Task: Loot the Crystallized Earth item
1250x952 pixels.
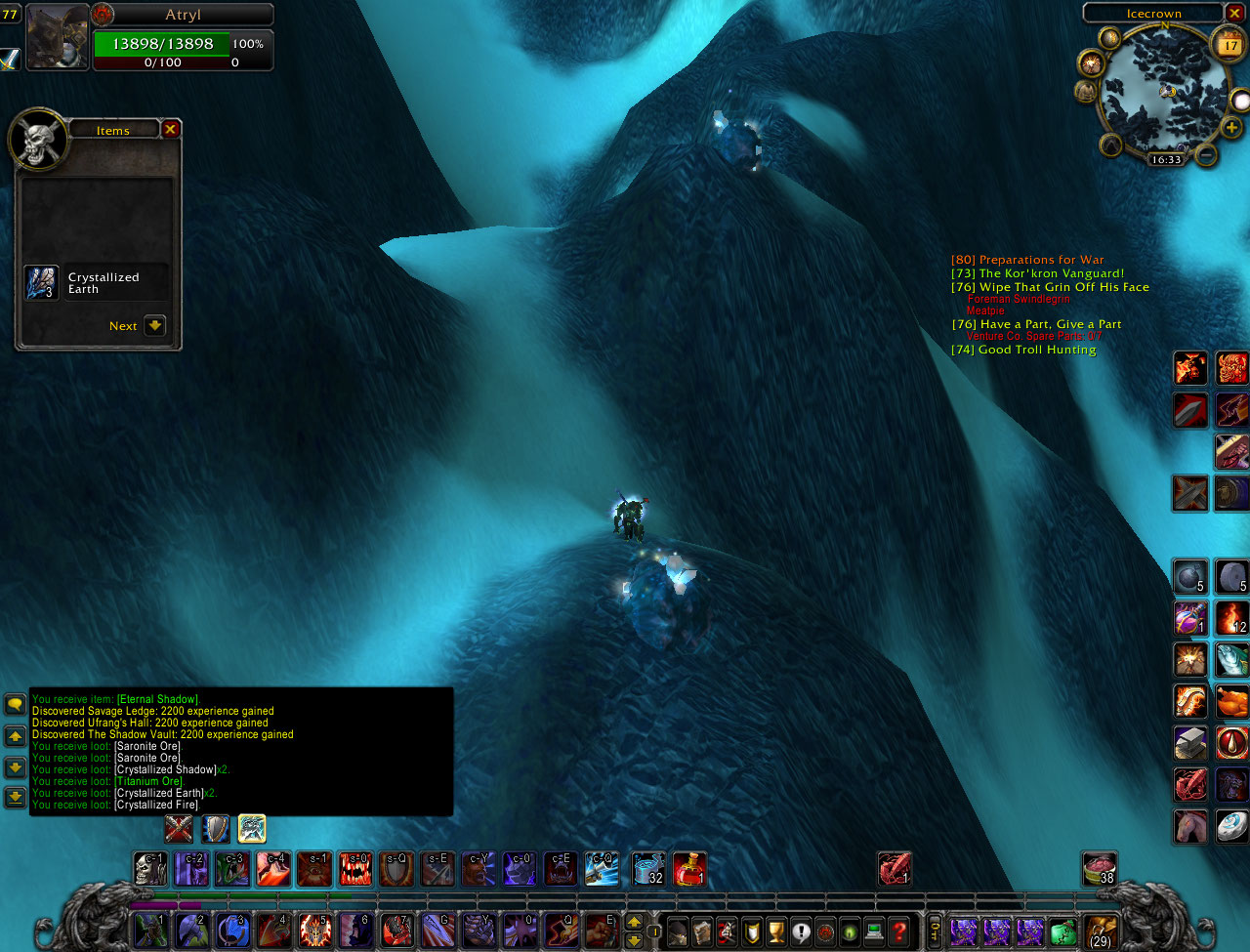Action: (x=42, y=283)
